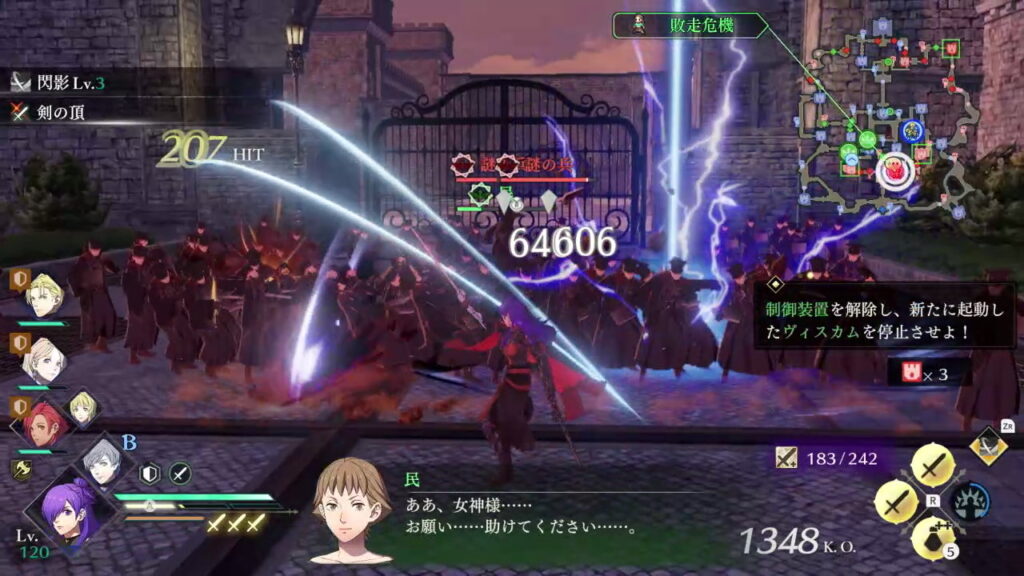Select the purple-haired active character portrait
The image size is (1024, 576).
coord(65,513)
